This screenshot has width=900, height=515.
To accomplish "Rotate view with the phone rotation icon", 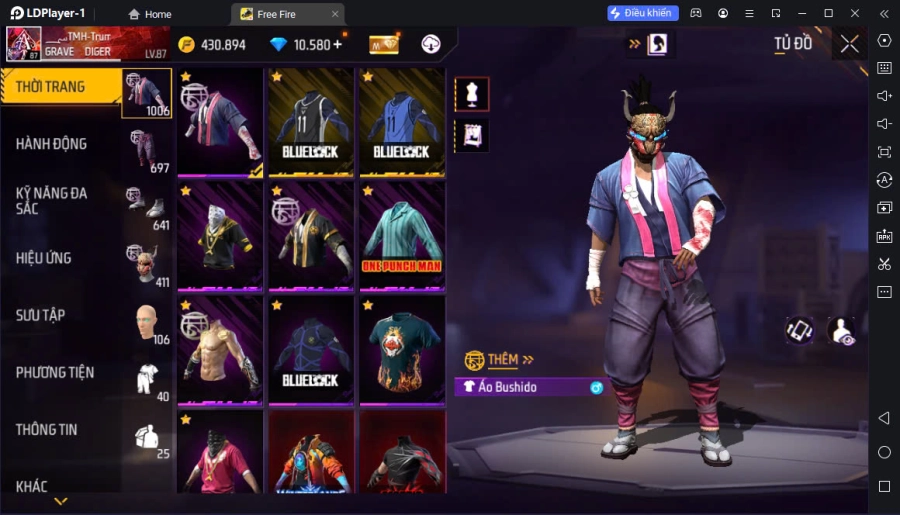I will tap(799, 331).
